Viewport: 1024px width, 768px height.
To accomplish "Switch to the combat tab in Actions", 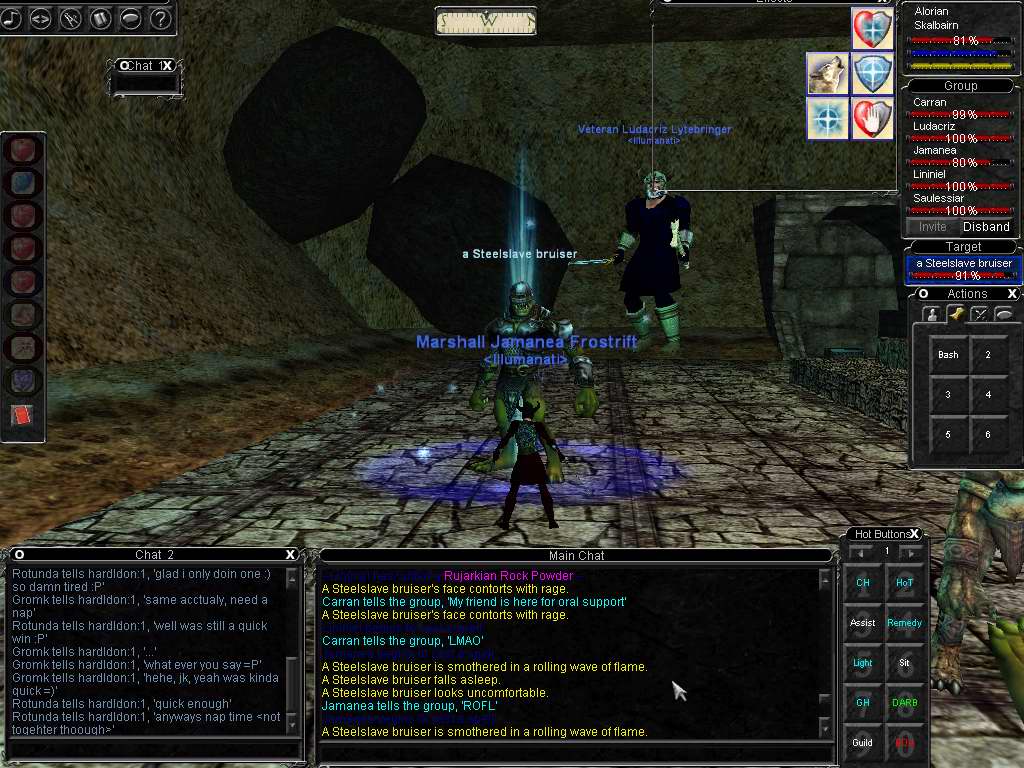I will (979, 314).
